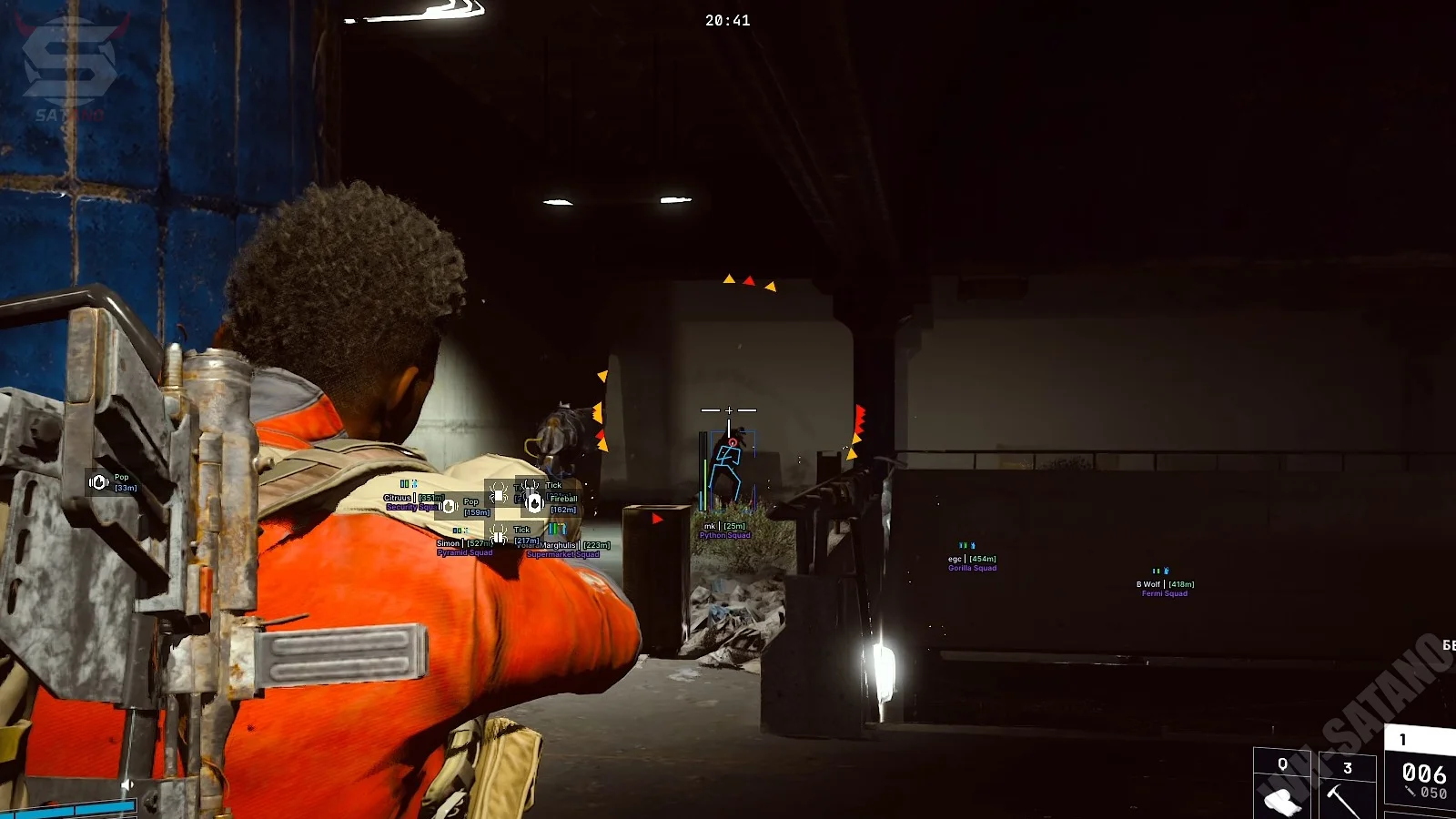Viewport: 1456px width, 819px height.
Task: Click the Pop marker at 33m
Action: tap(99, 482)
